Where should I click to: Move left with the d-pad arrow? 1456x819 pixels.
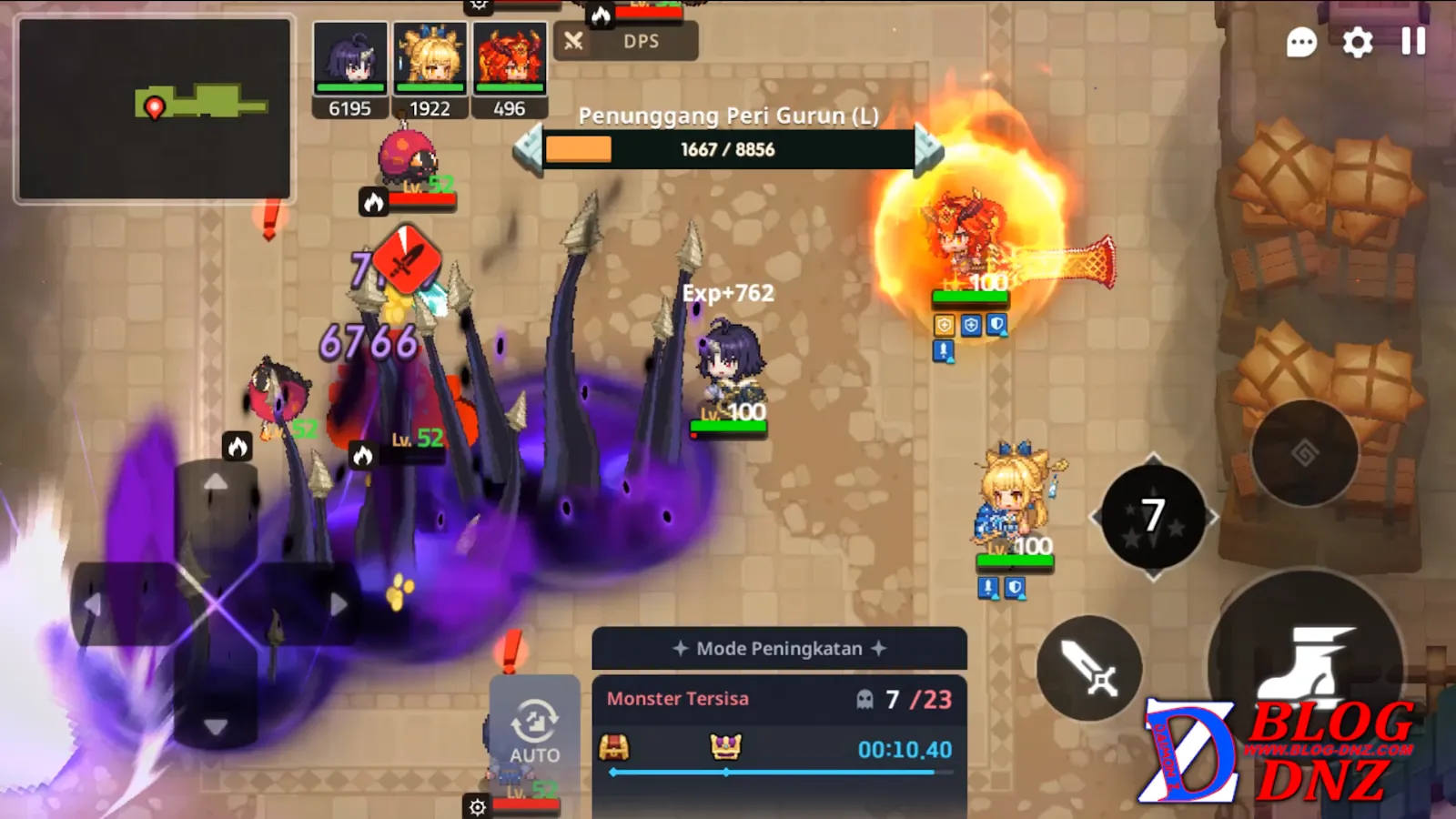tap(93, 604)
